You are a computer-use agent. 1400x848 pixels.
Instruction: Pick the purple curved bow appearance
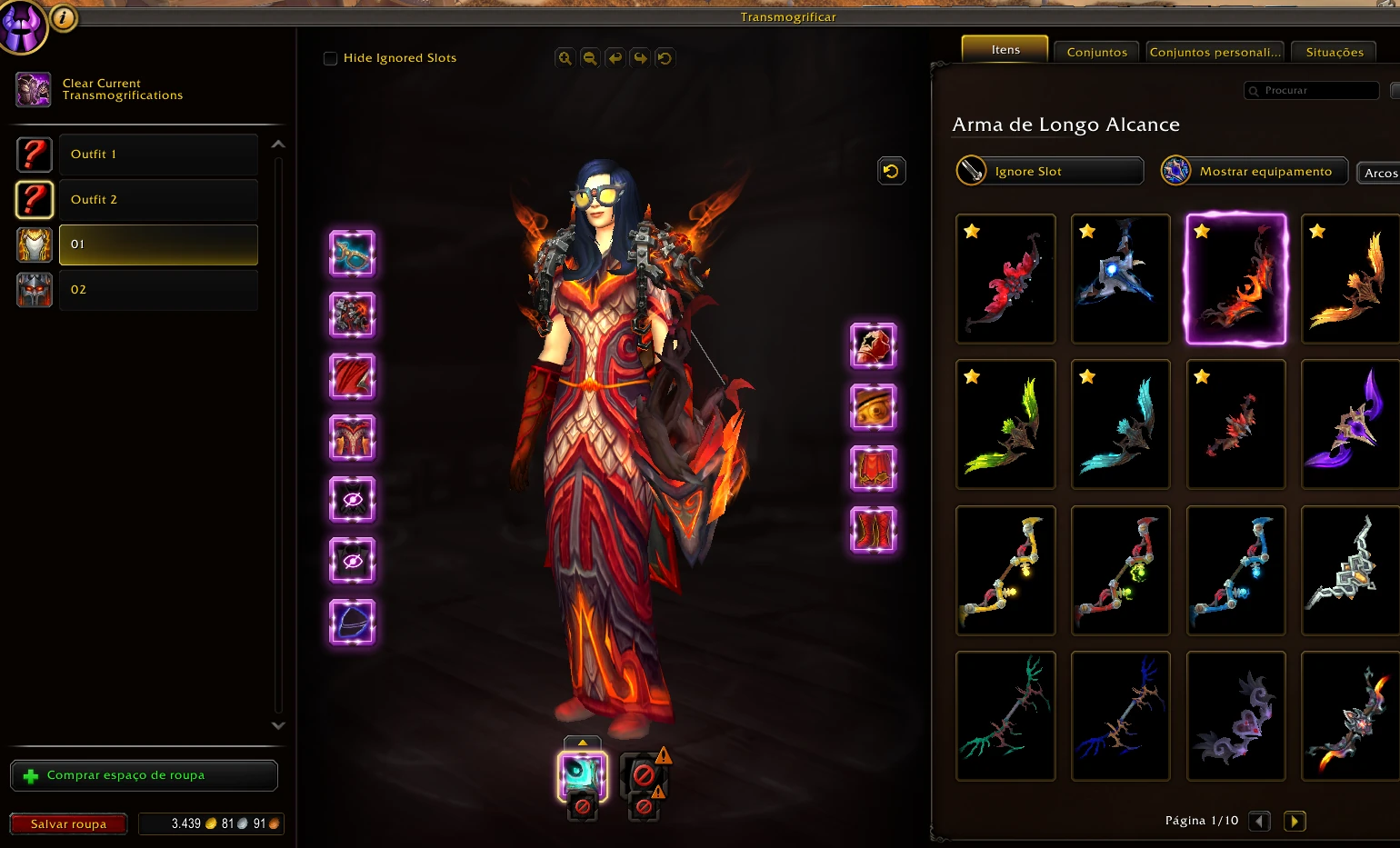coord(1351,424)
